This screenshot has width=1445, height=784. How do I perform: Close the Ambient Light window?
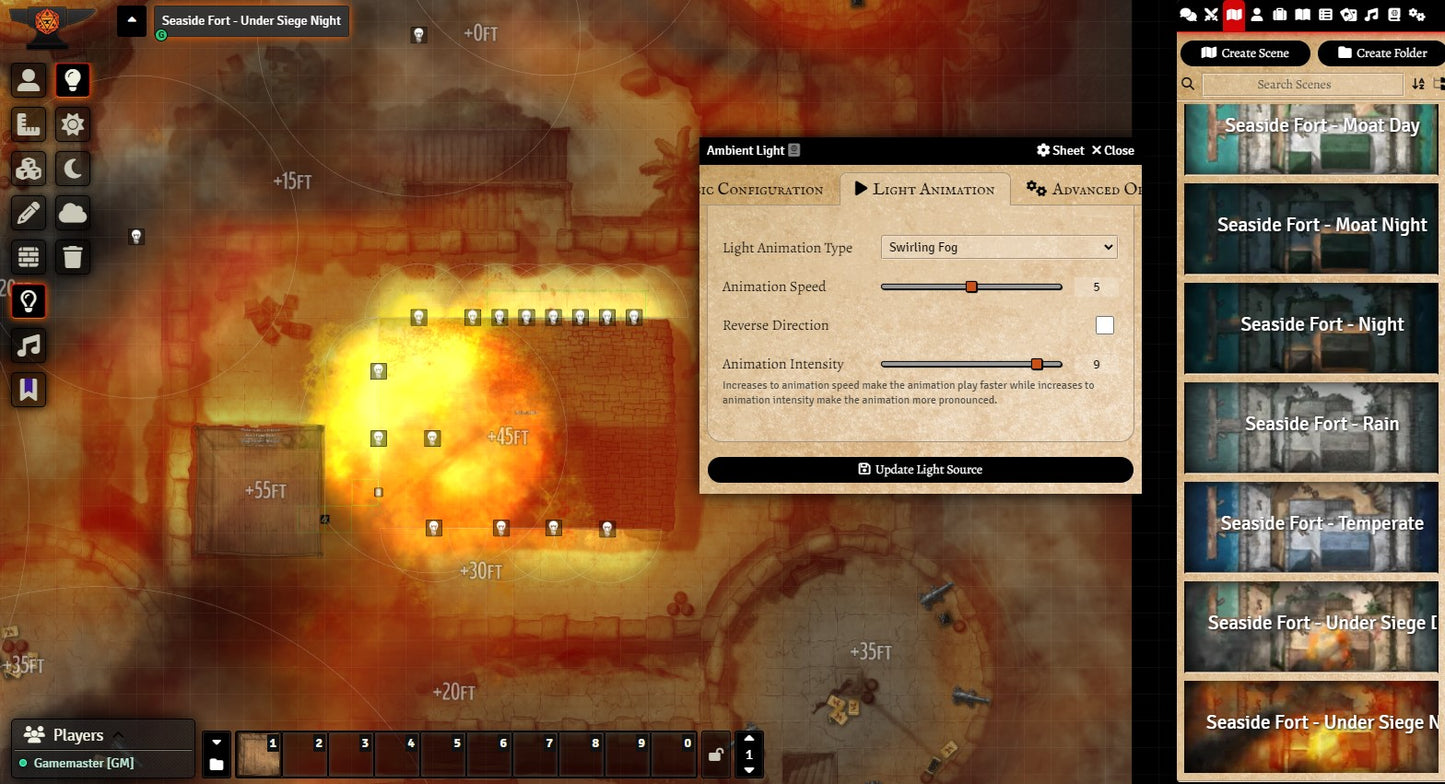[x=1112, y=151]
